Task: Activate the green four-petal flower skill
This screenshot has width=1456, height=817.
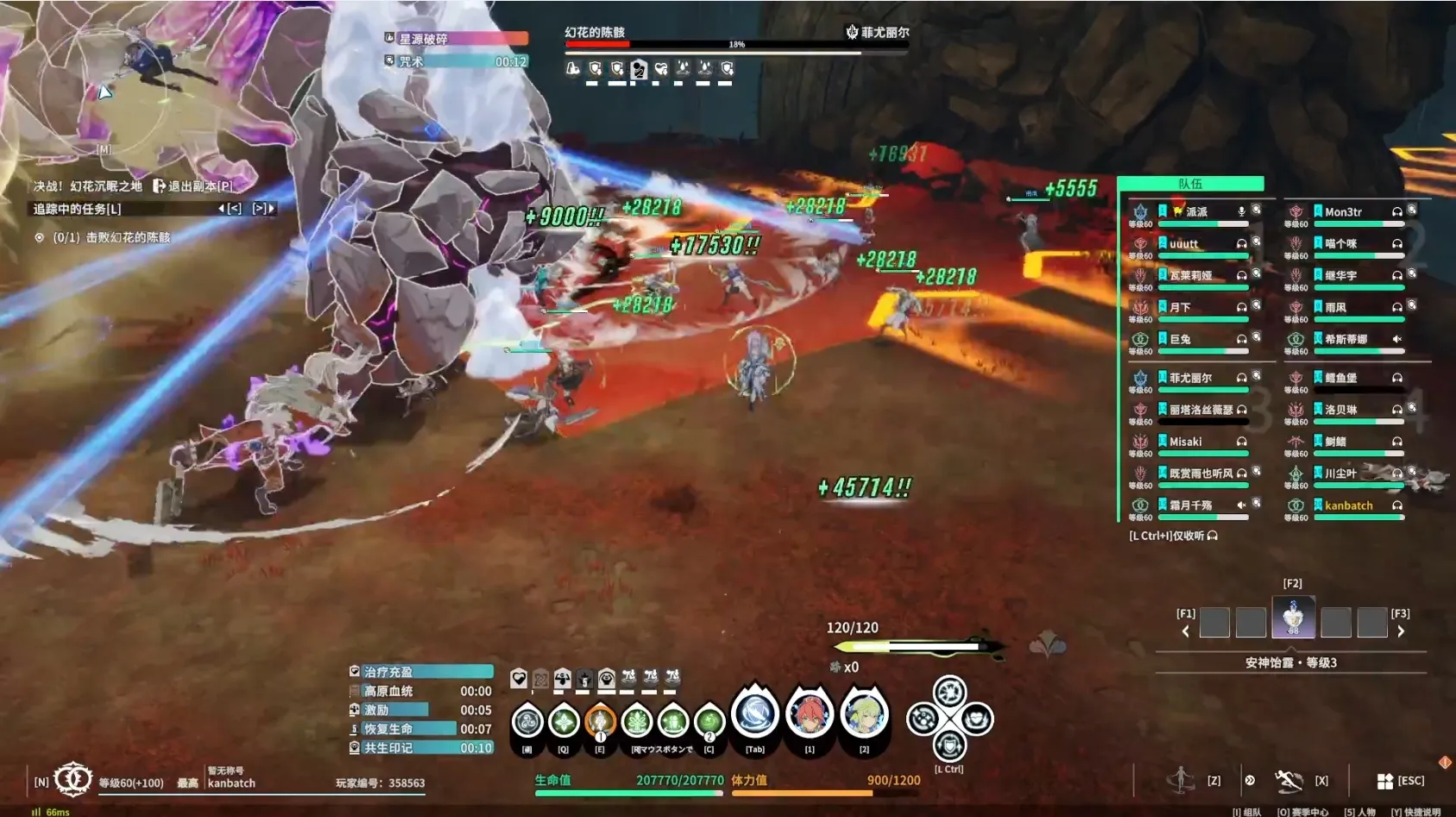Action: tap(564, 721)
